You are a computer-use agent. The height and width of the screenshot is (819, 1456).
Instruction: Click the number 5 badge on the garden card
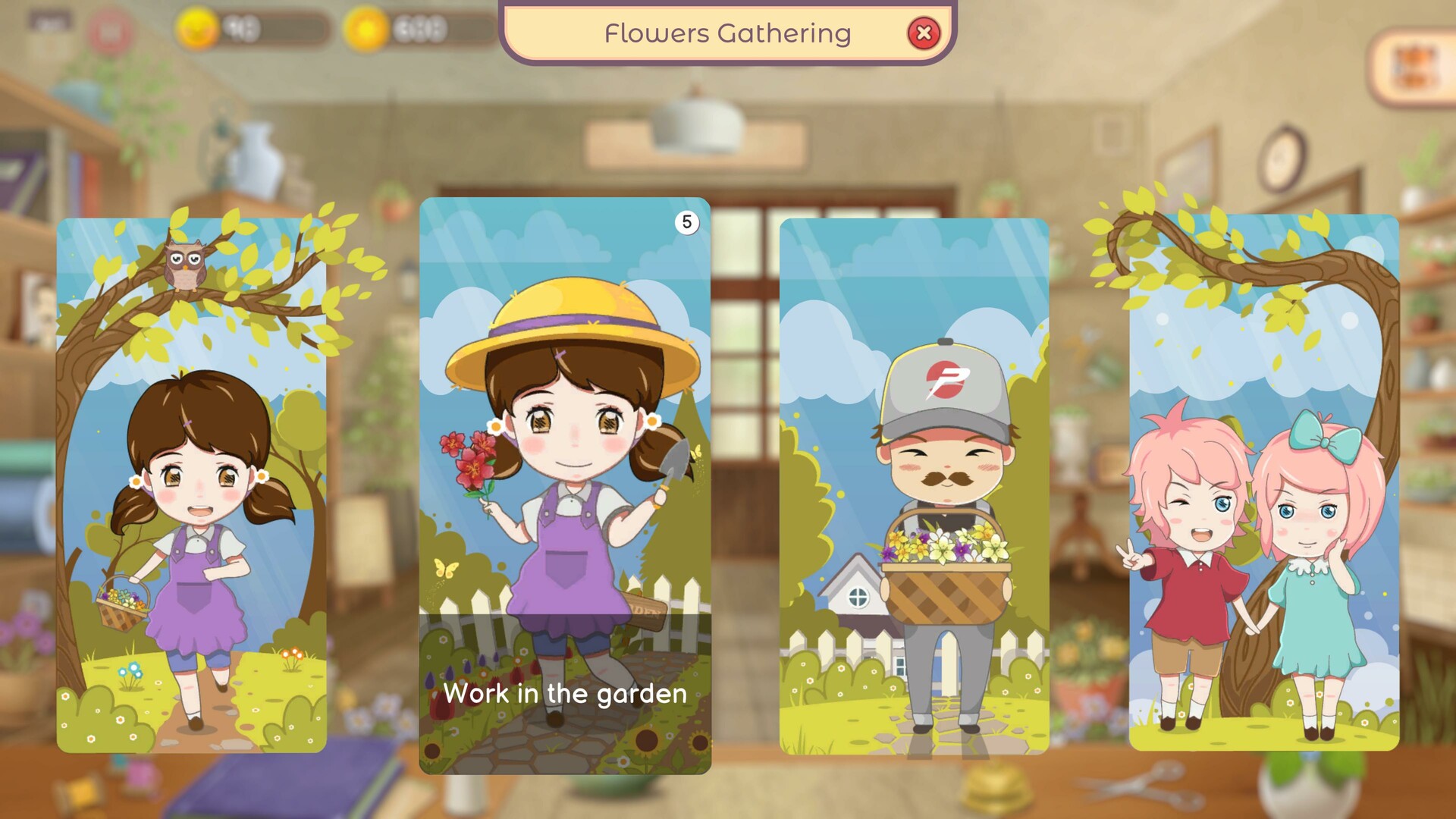click(686, 221)
